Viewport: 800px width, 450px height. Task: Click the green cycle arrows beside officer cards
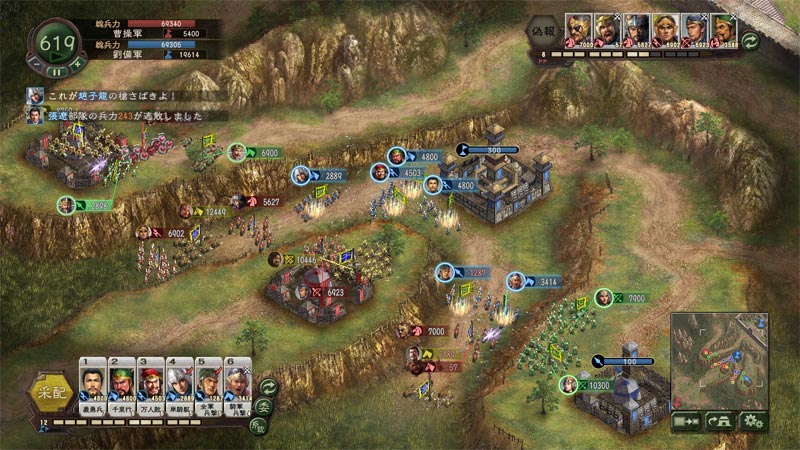coord(268,387)
